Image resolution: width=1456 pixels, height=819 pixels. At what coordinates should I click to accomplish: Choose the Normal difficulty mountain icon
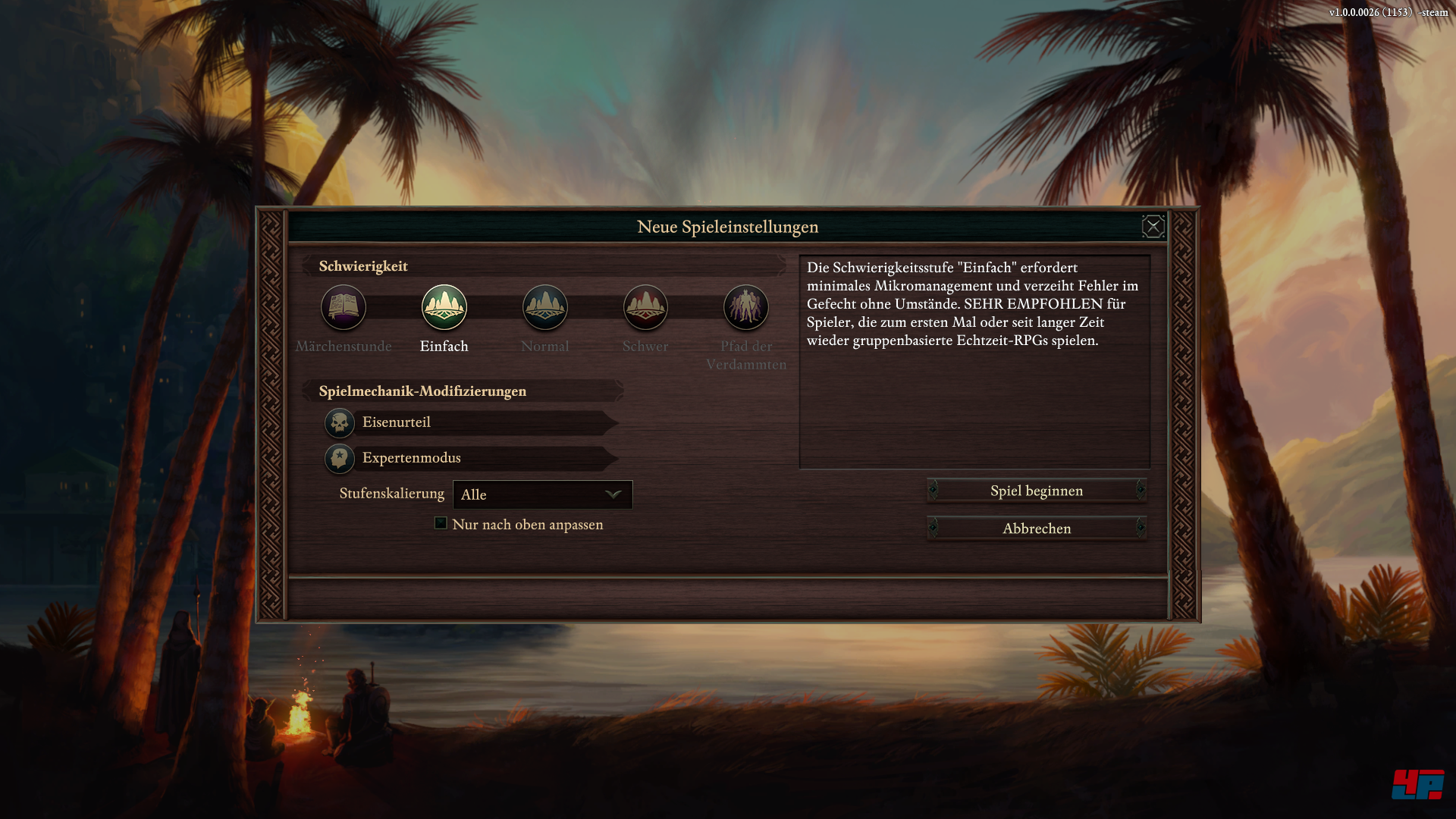(x=545, y=307)
